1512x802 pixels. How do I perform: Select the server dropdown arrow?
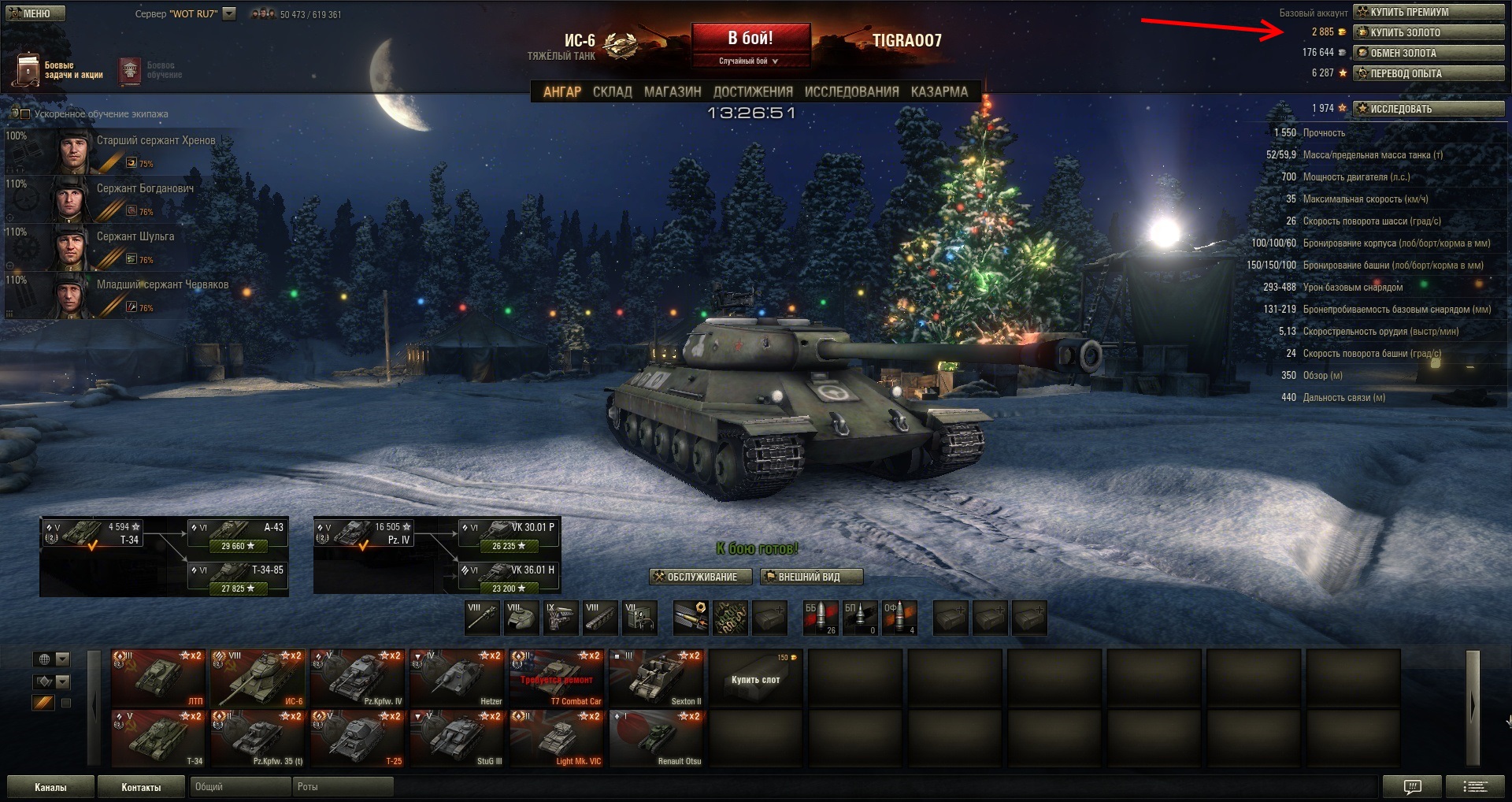(x=229, y=13)
